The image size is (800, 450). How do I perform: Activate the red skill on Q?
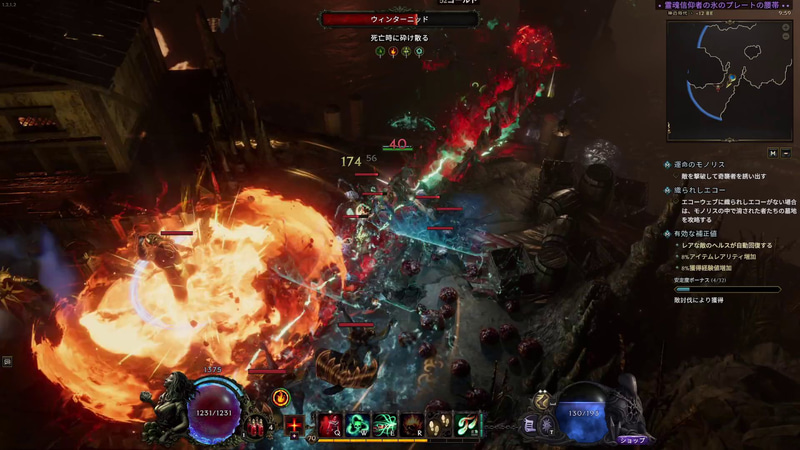coord(331,425)
